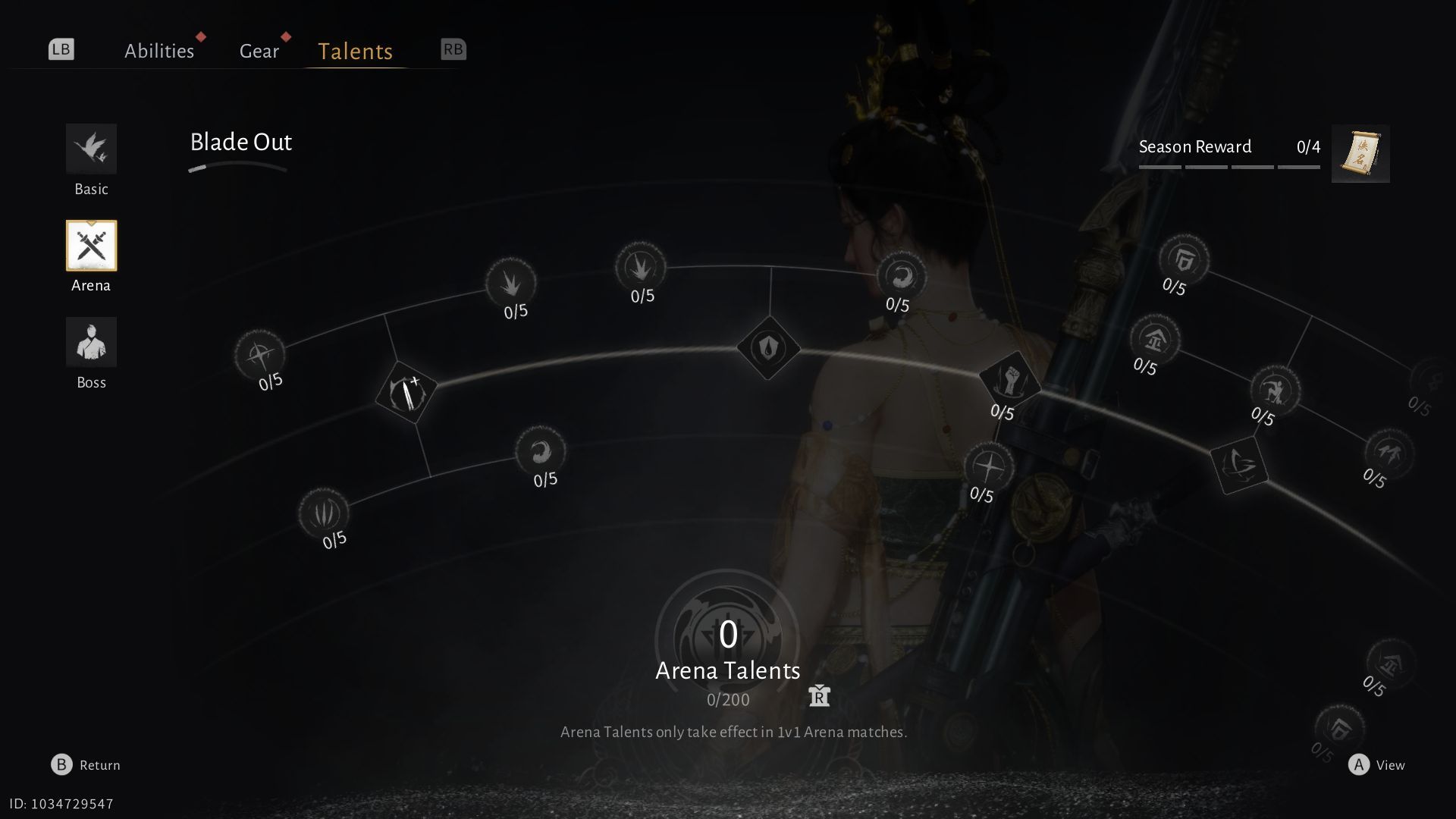
Task: Select the claw marks talent node
Action: tap(324, 513)
